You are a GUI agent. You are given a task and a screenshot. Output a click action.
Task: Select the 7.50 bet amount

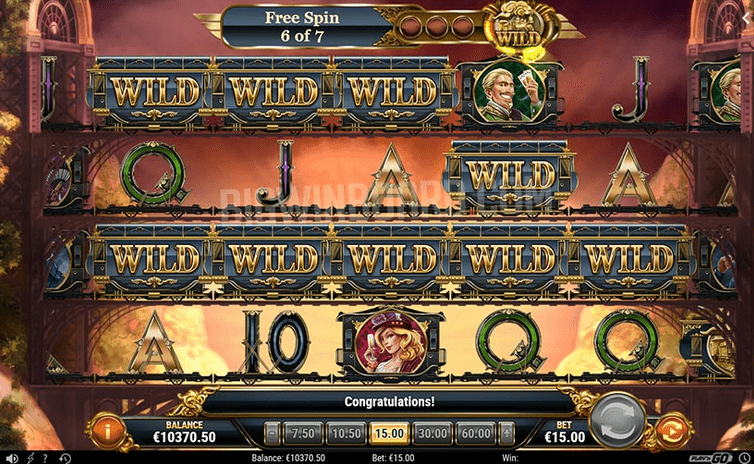click(x=299, y=433)
